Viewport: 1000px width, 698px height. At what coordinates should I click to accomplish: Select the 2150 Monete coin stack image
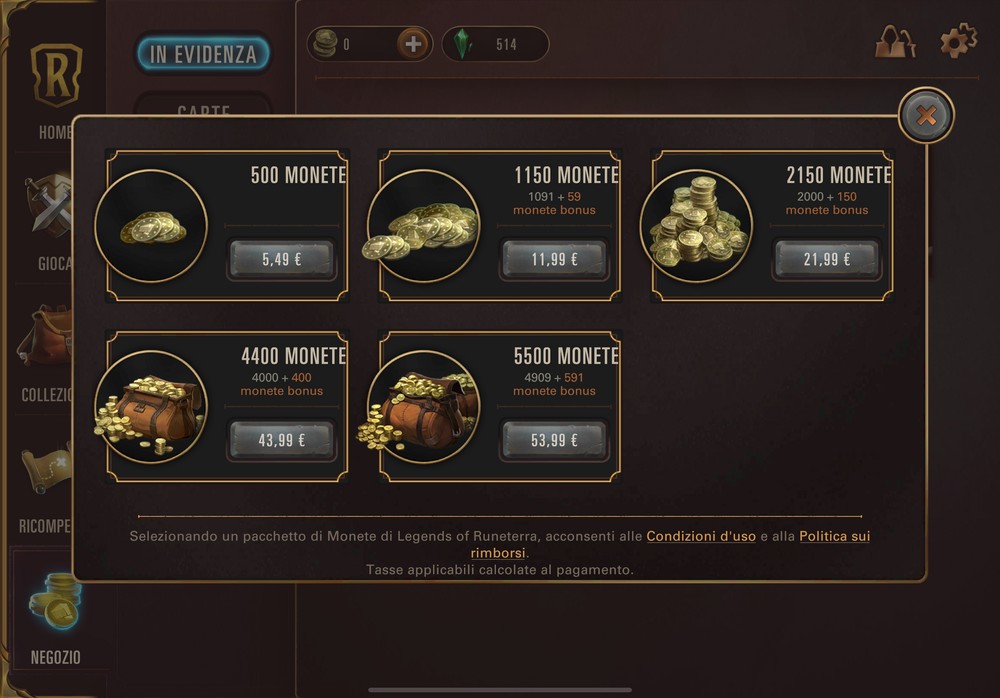click(696, 225)
